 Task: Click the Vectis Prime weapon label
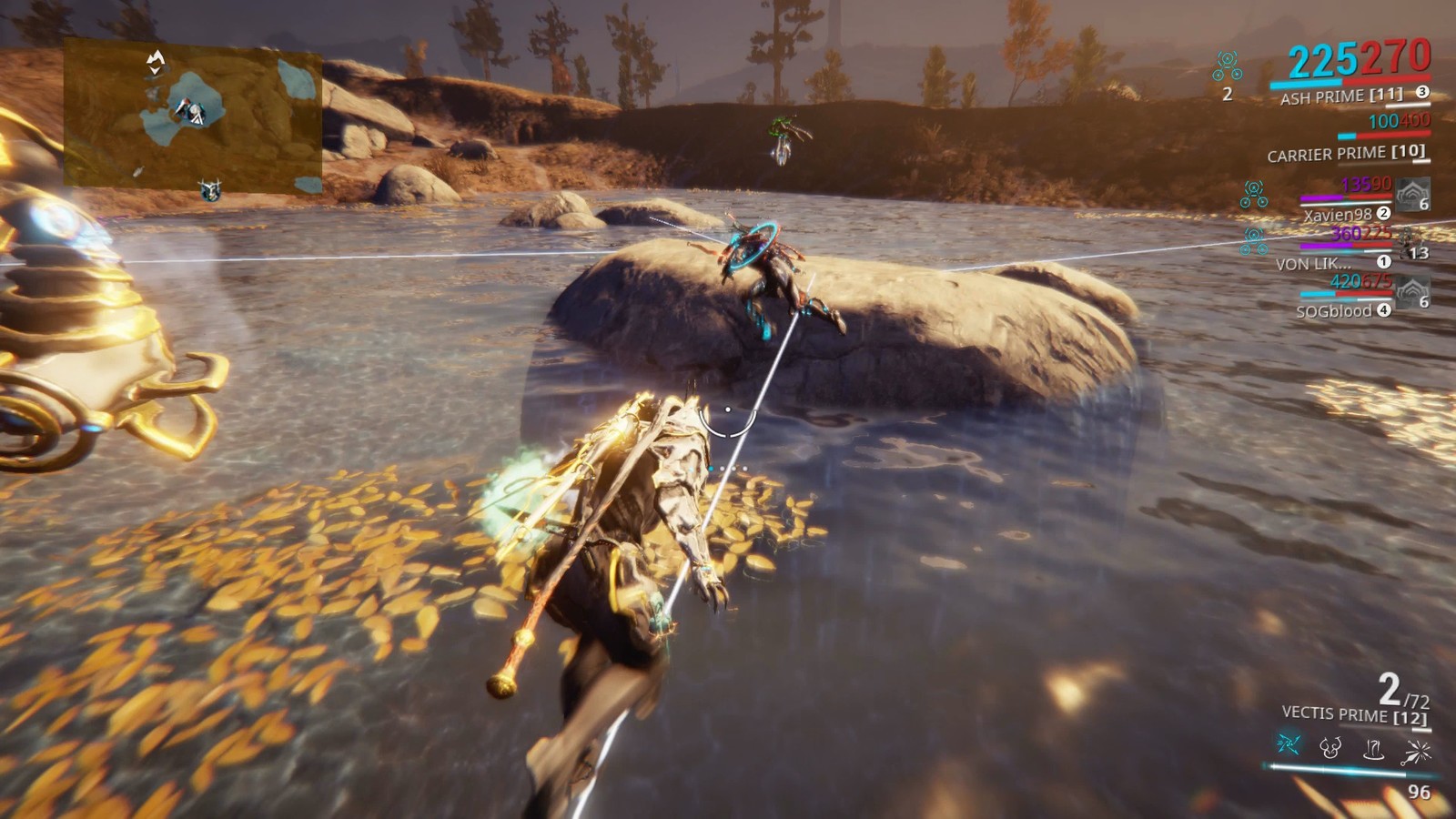[x=1353, y=715]
